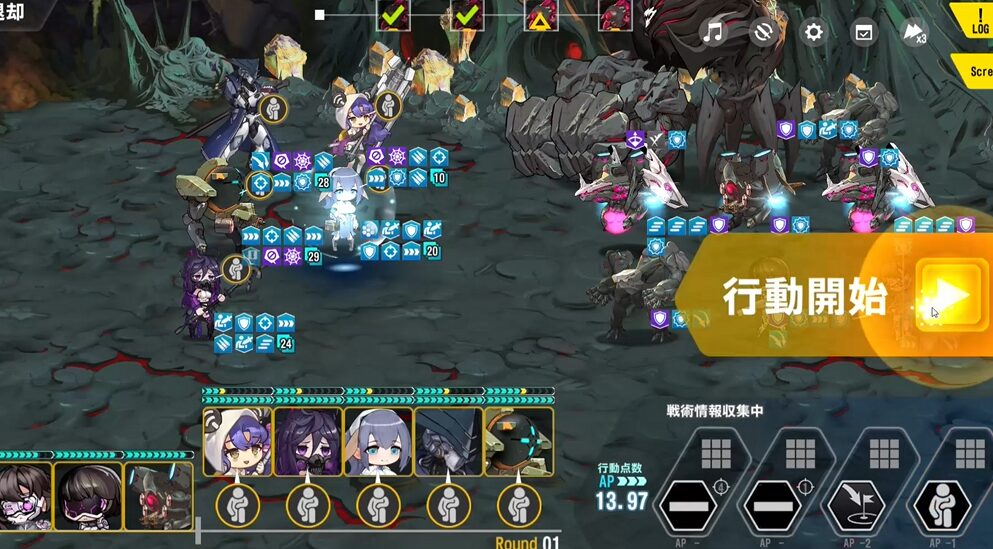
Task: Open the battle LOG panel
Action: coord(975,22)
